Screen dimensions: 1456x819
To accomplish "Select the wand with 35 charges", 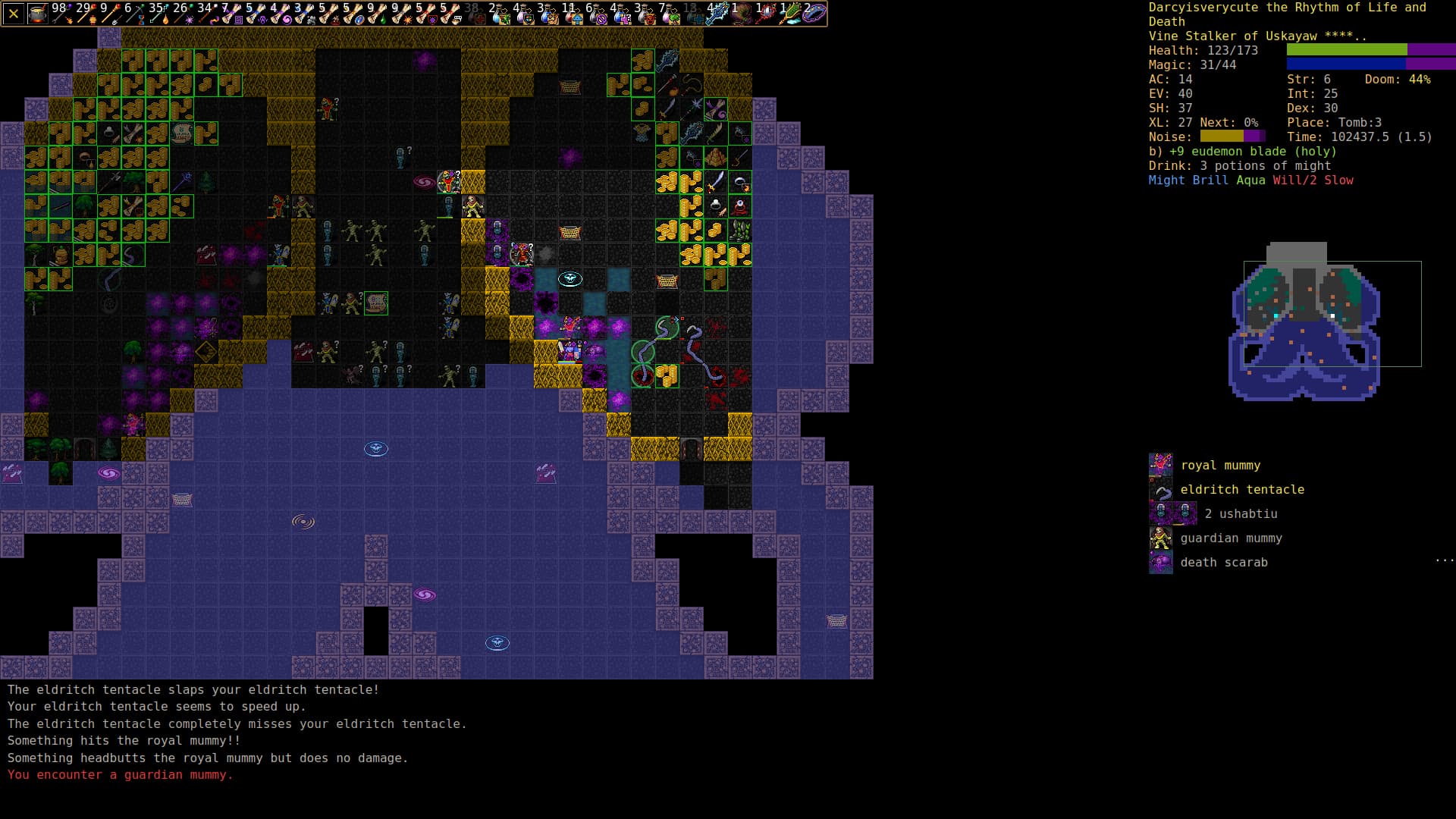I will tap(158, 14).
